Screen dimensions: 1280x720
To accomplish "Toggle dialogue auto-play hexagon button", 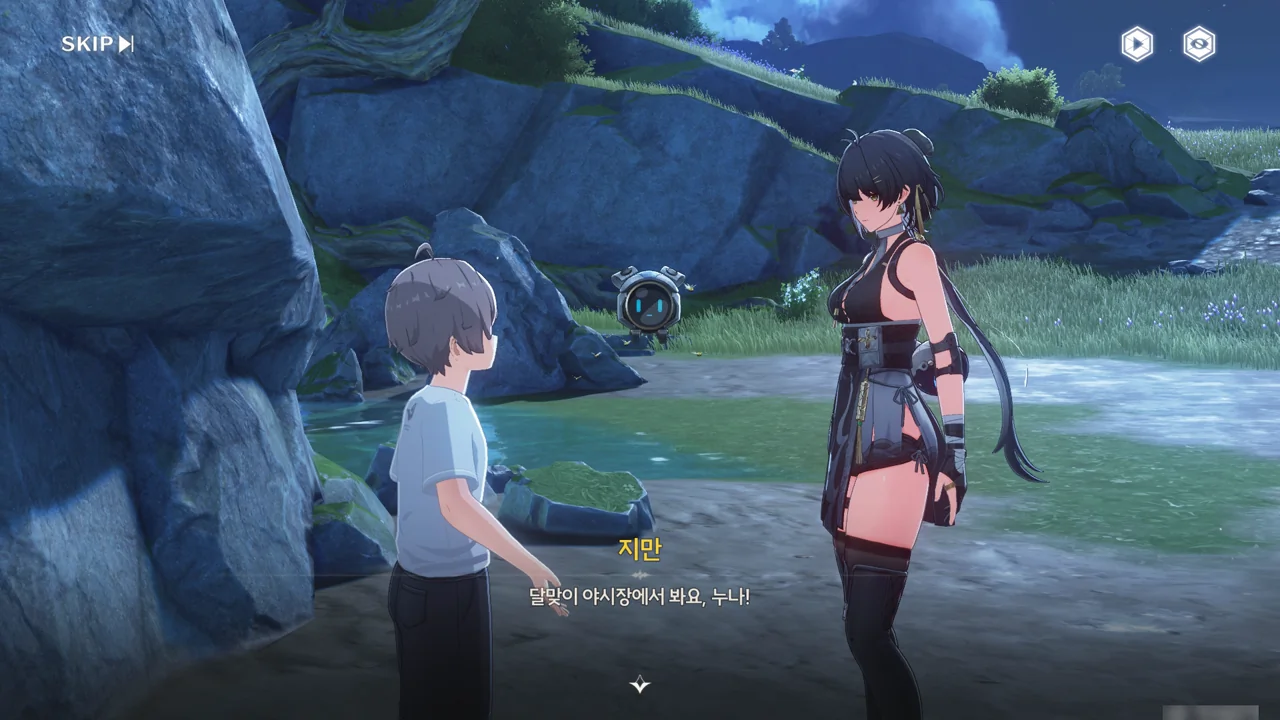I will [x=1136, y=44].
